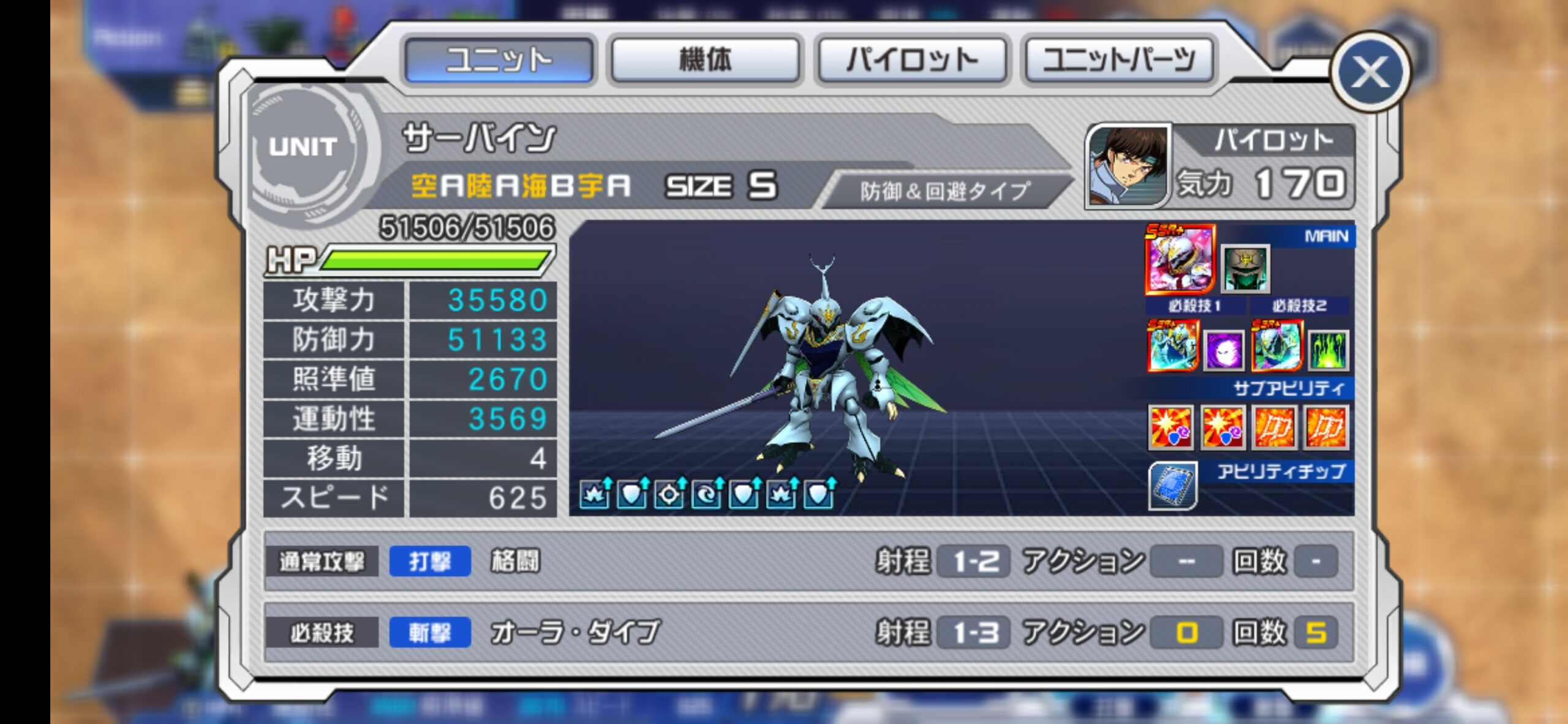Tap the pilot portrait thumbnail
Viewport: 1568px width, 724px height.
pyautogui.click(x=1128, y=167)
